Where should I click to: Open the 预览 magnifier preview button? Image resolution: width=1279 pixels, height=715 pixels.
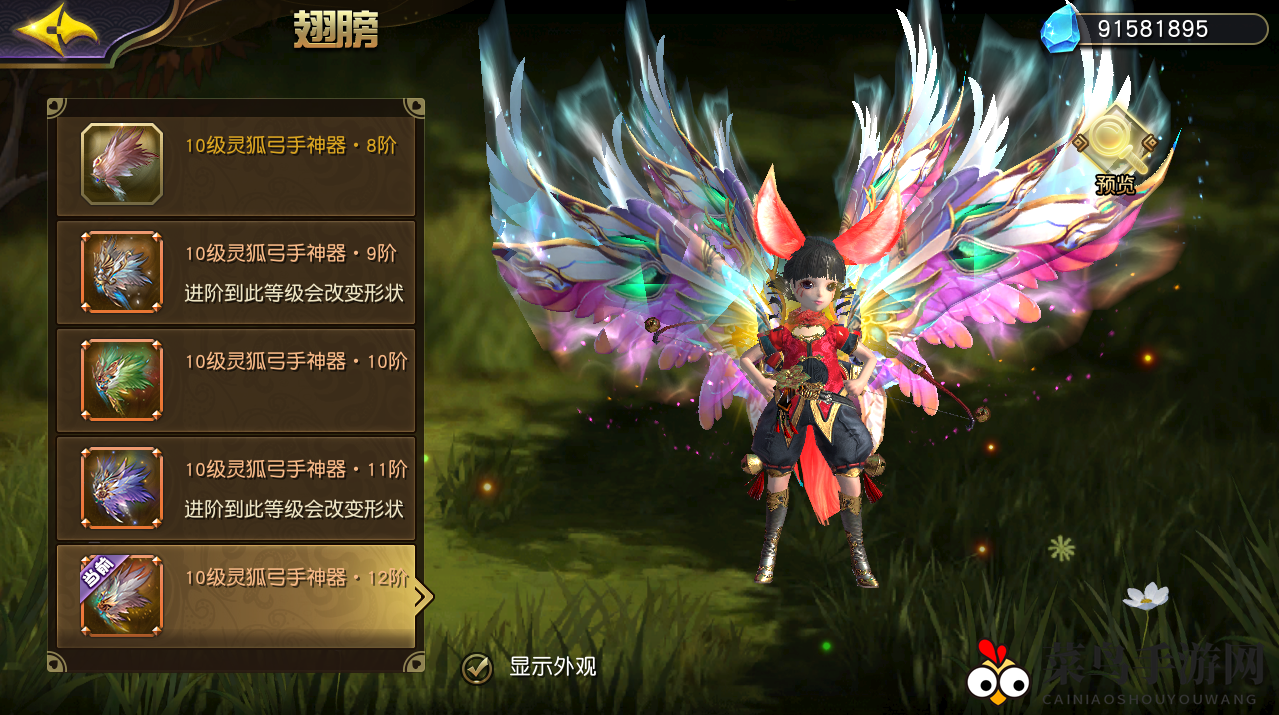pyautogui.click(x=1114, y=147)
